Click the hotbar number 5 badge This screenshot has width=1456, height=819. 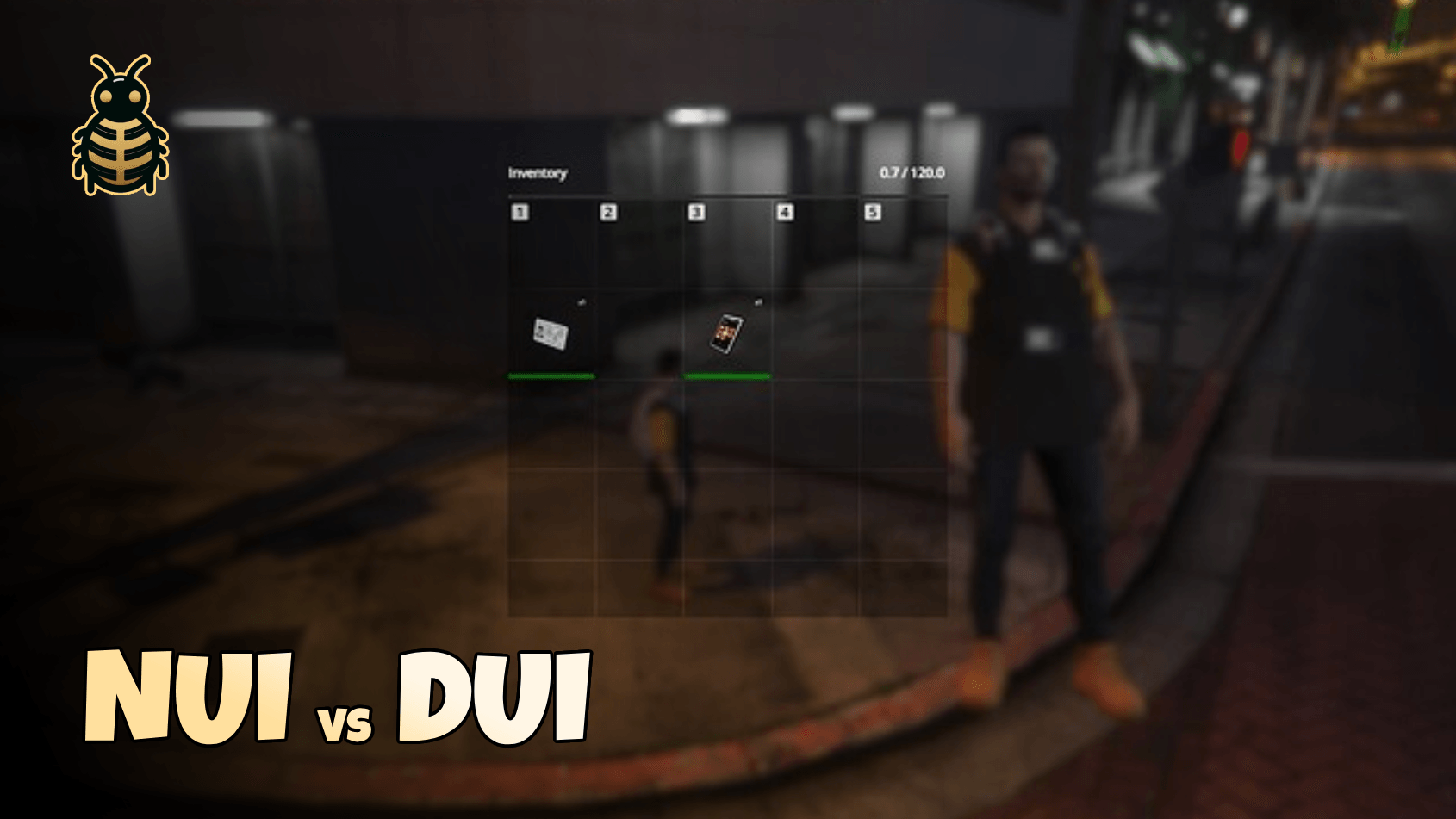pos(874,211)
